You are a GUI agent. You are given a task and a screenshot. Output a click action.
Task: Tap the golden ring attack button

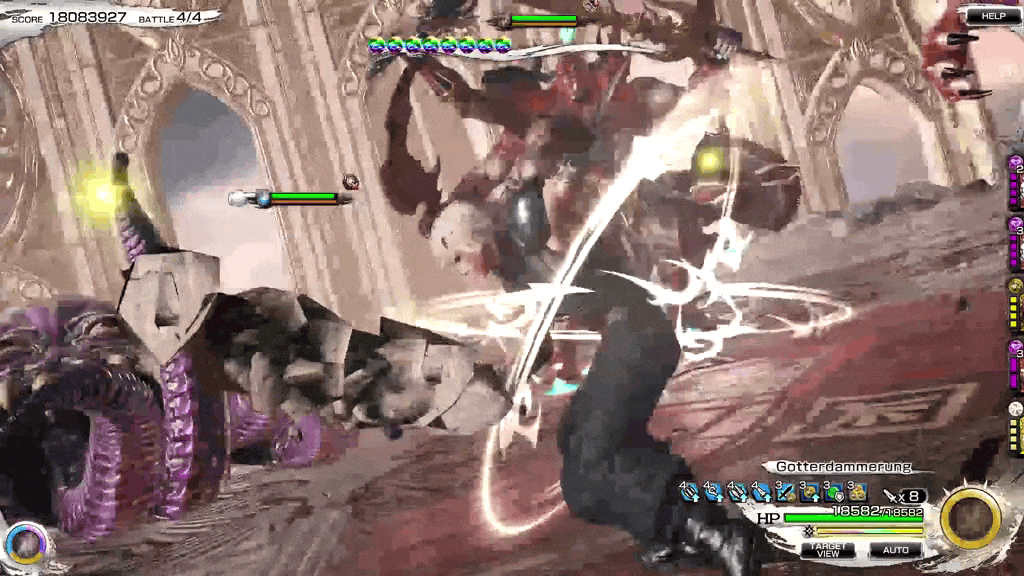(x=971, y=519)
